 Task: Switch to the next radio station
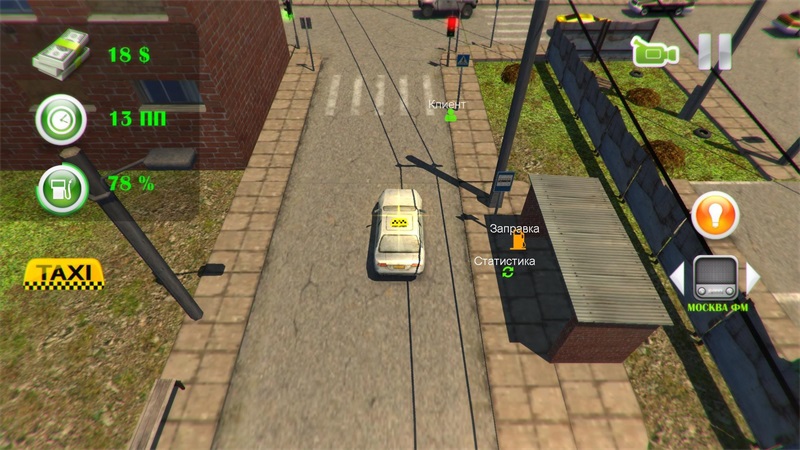tap(754, 276)
